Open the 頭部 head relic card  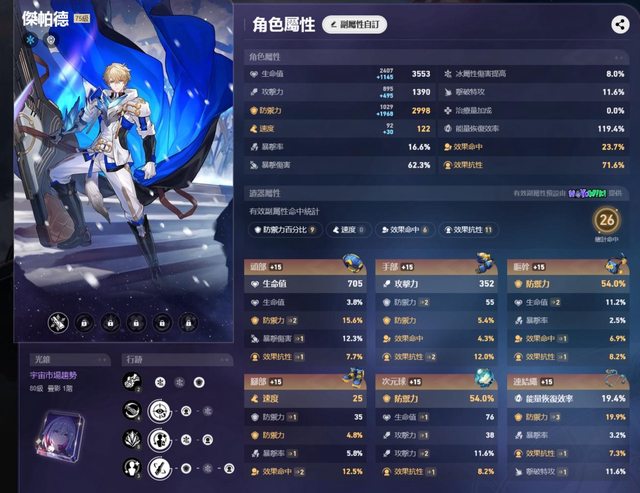[x=307, y=267]
